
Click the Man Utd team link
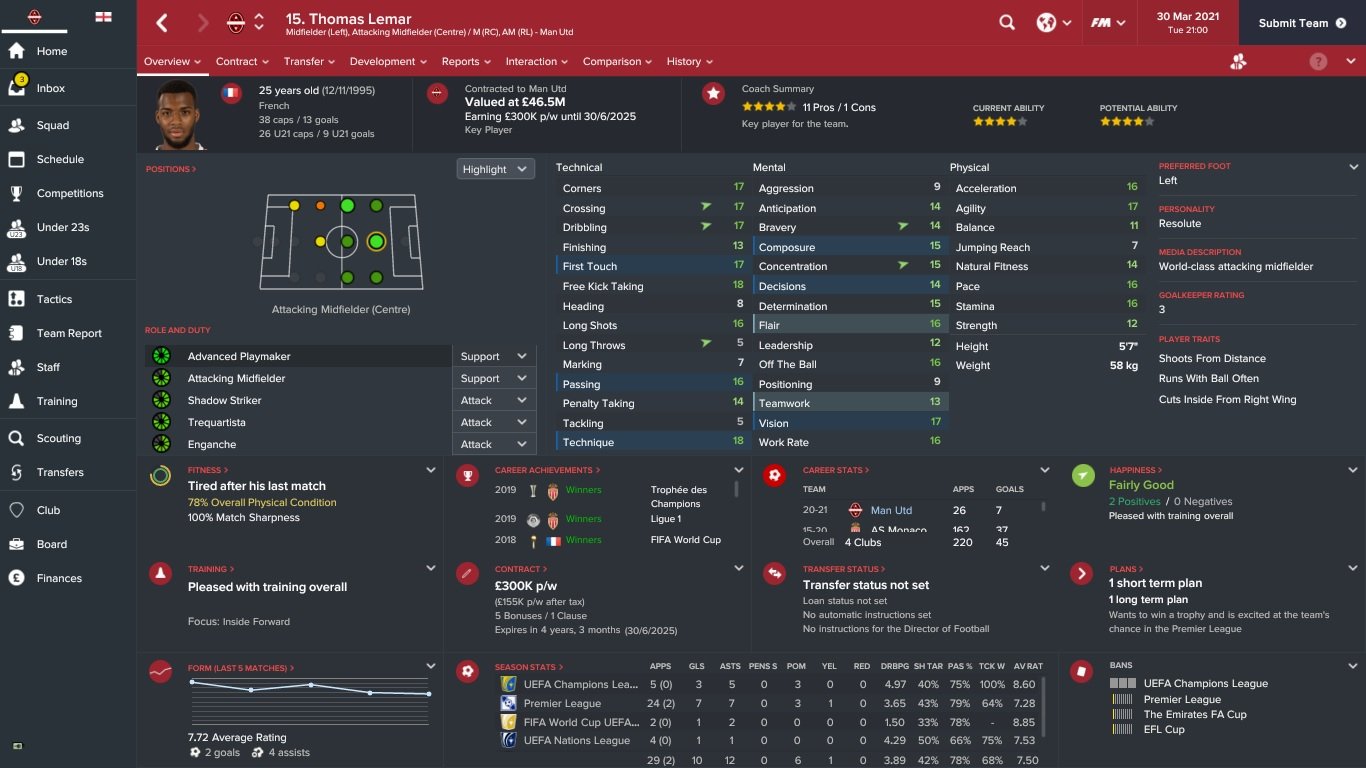coord(891,510)
